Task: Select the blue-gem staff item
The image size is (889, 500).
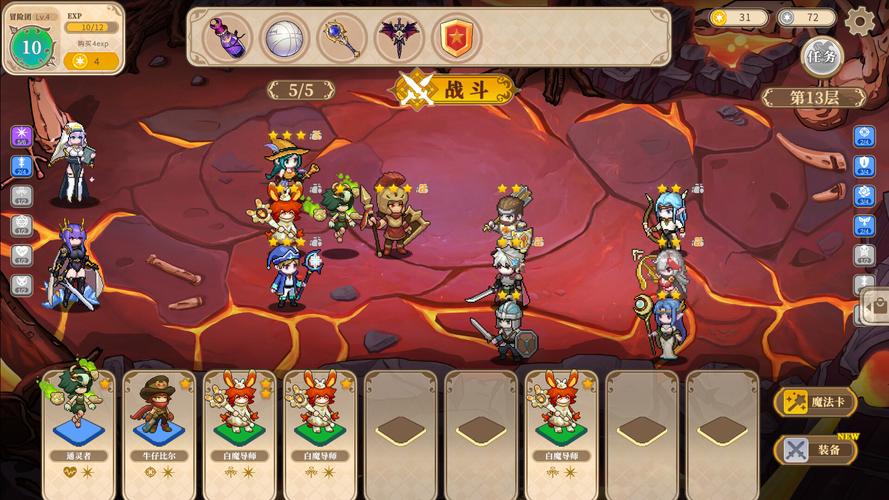Action: tap(341, 37)
